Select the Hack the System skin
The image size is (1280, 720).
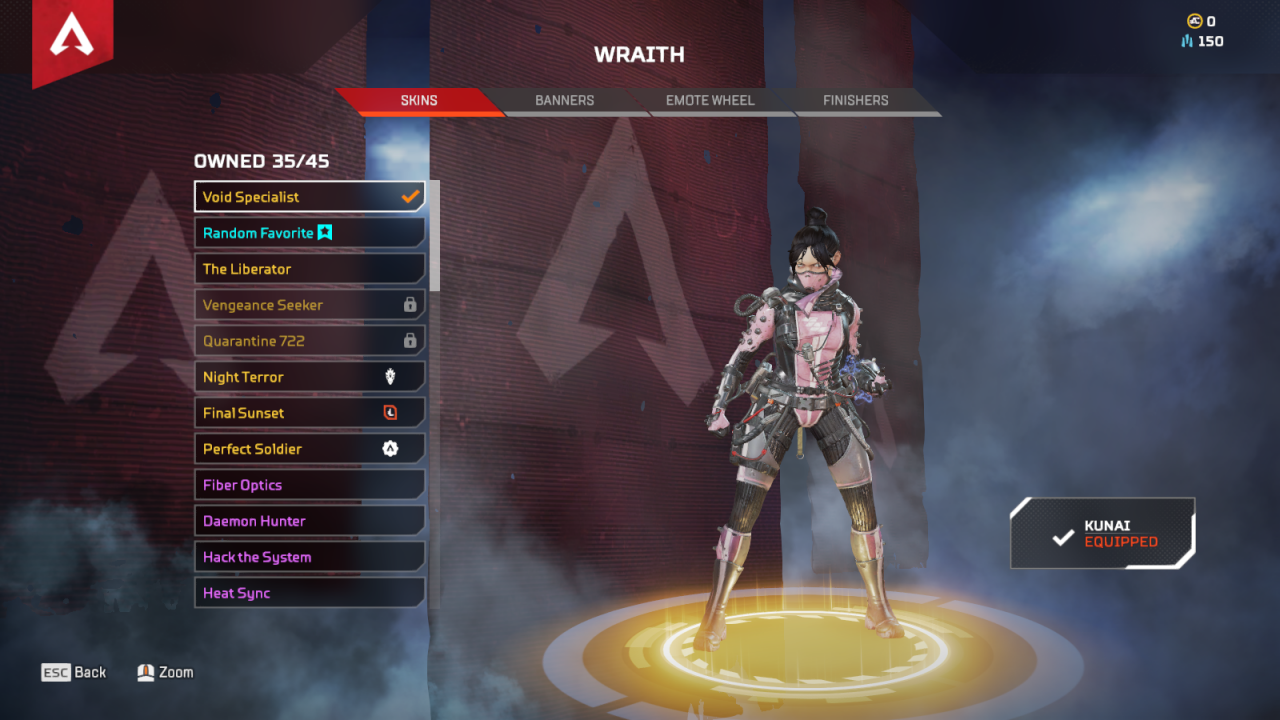(309, 557)
